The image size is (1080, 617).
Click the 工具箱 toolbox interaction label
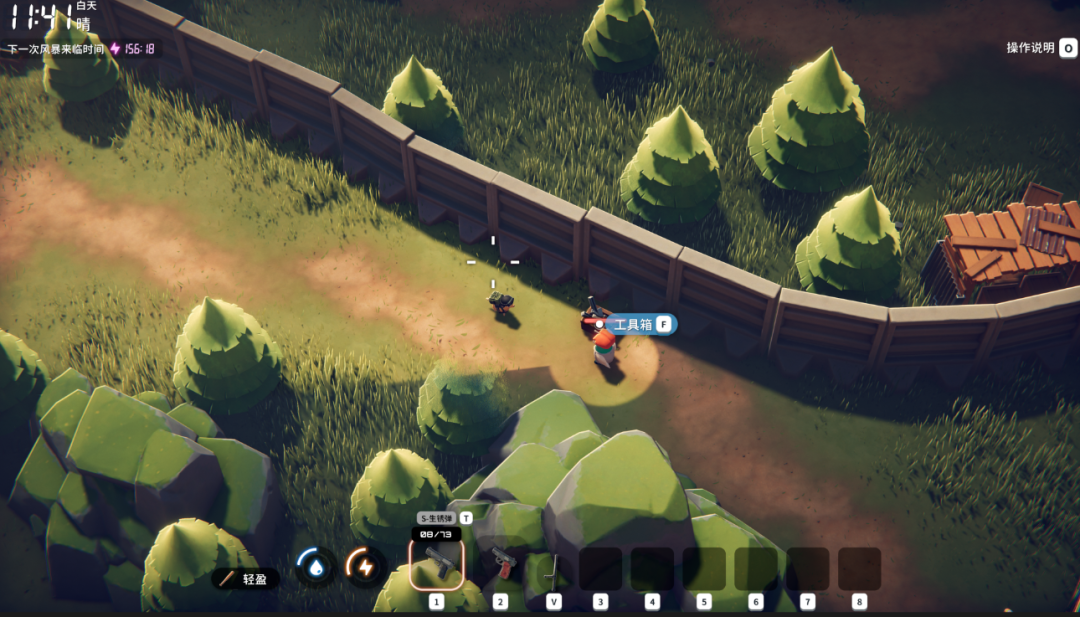pyautogui.click(x=633, y=324)
